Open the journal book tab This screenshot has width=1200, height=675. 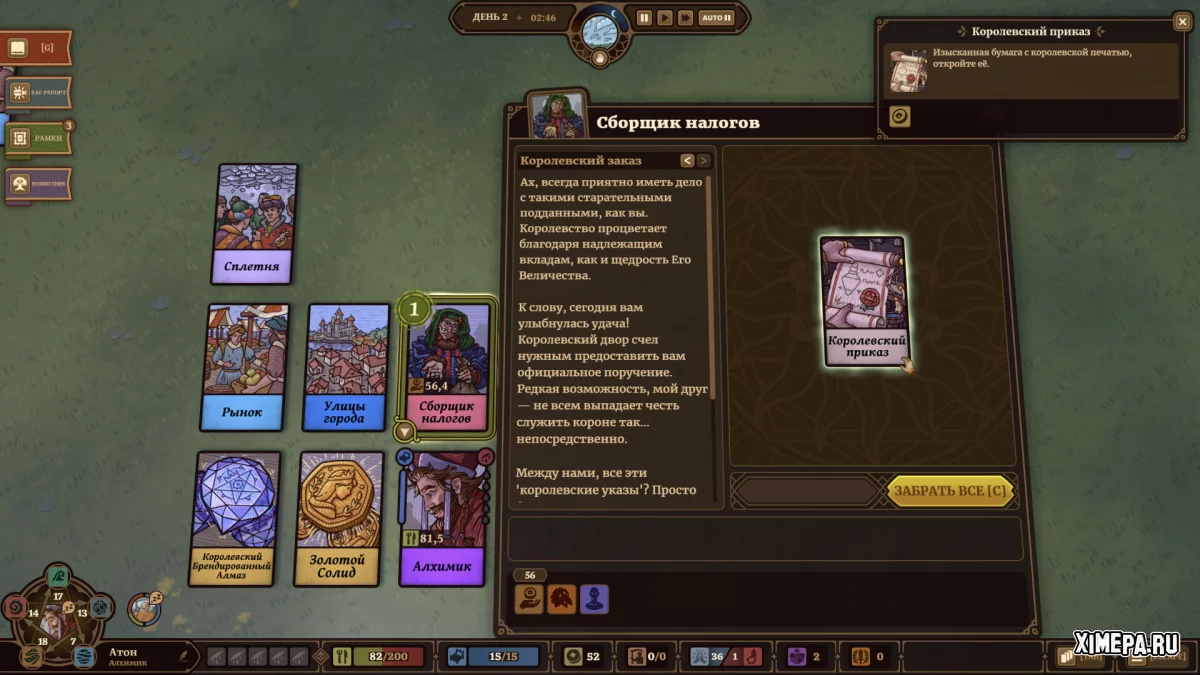click(36, 47)
